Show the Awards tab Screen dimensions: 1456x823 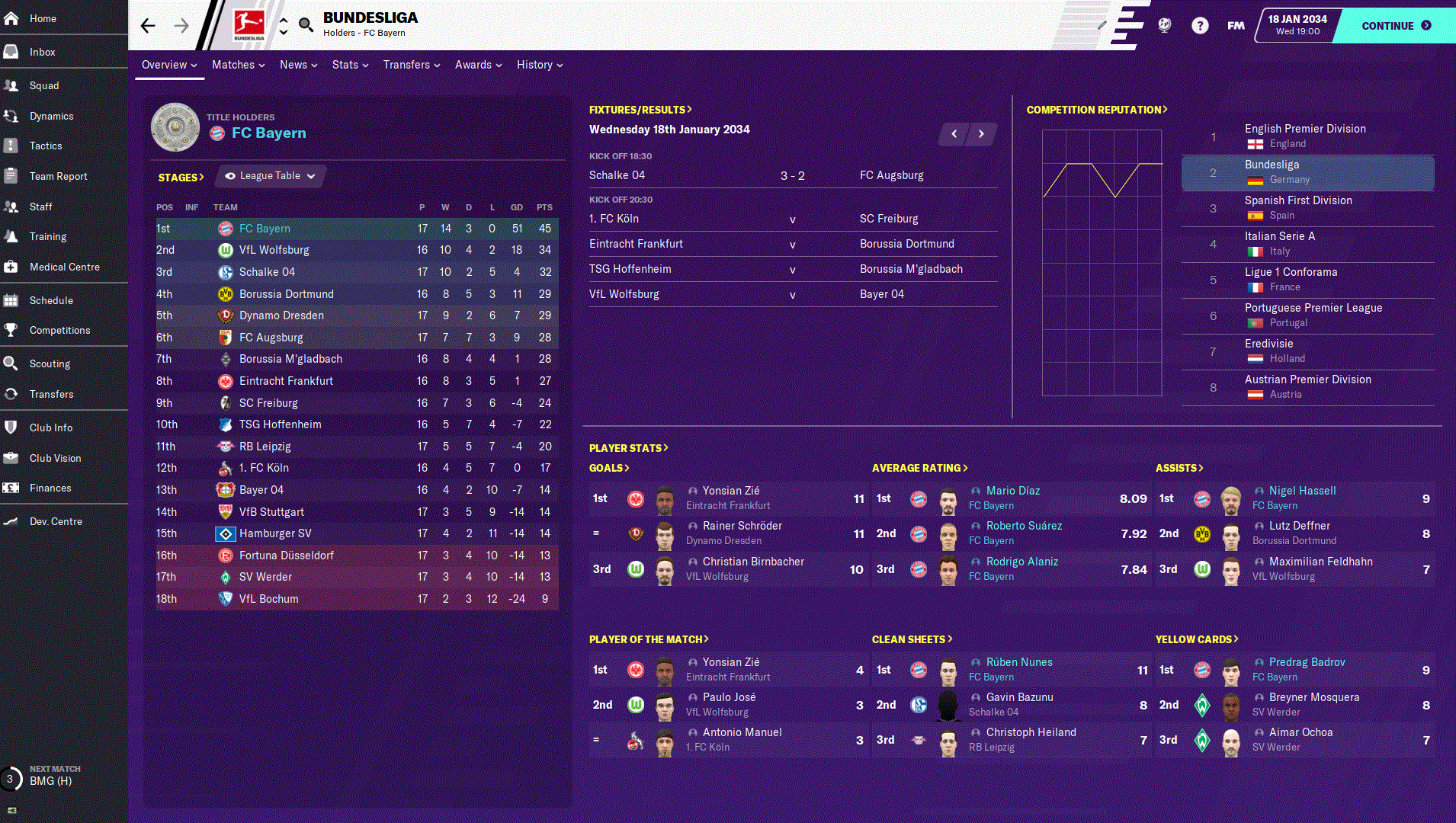pyautogui.click(x=478, y=65)
